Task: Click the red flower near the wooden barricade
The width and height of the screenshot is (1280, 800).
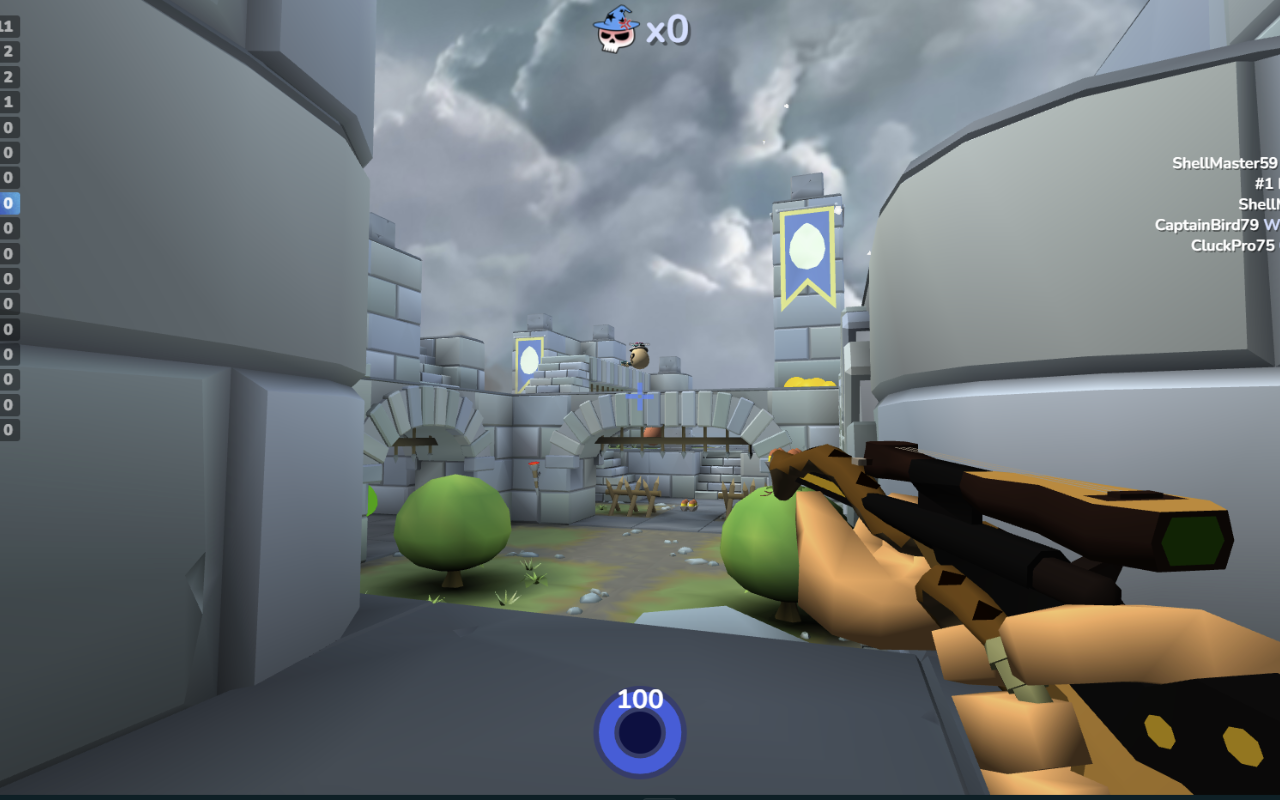Action: (533, 463)
